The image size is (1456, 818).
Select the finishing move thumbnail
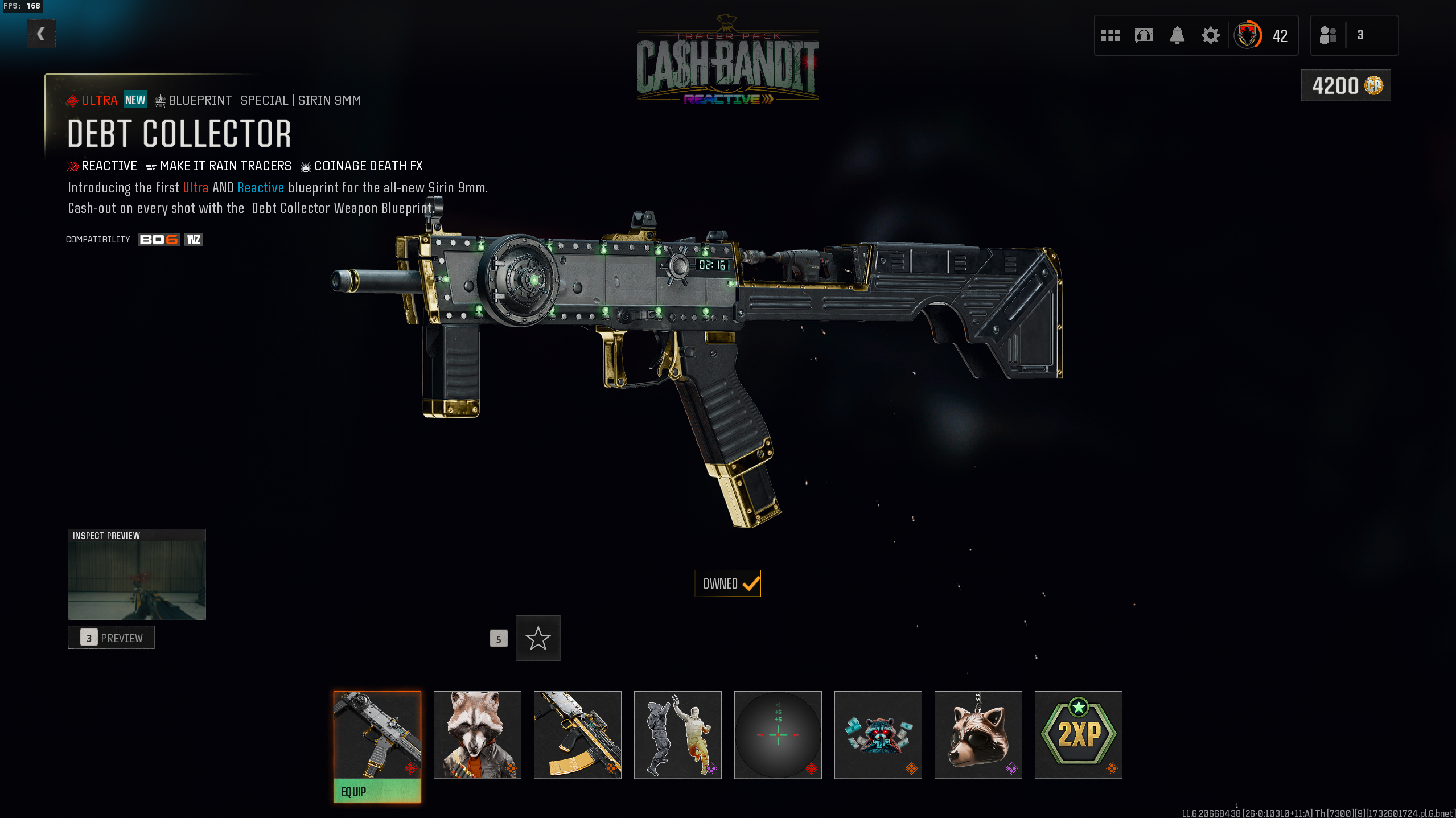[677, 734]
